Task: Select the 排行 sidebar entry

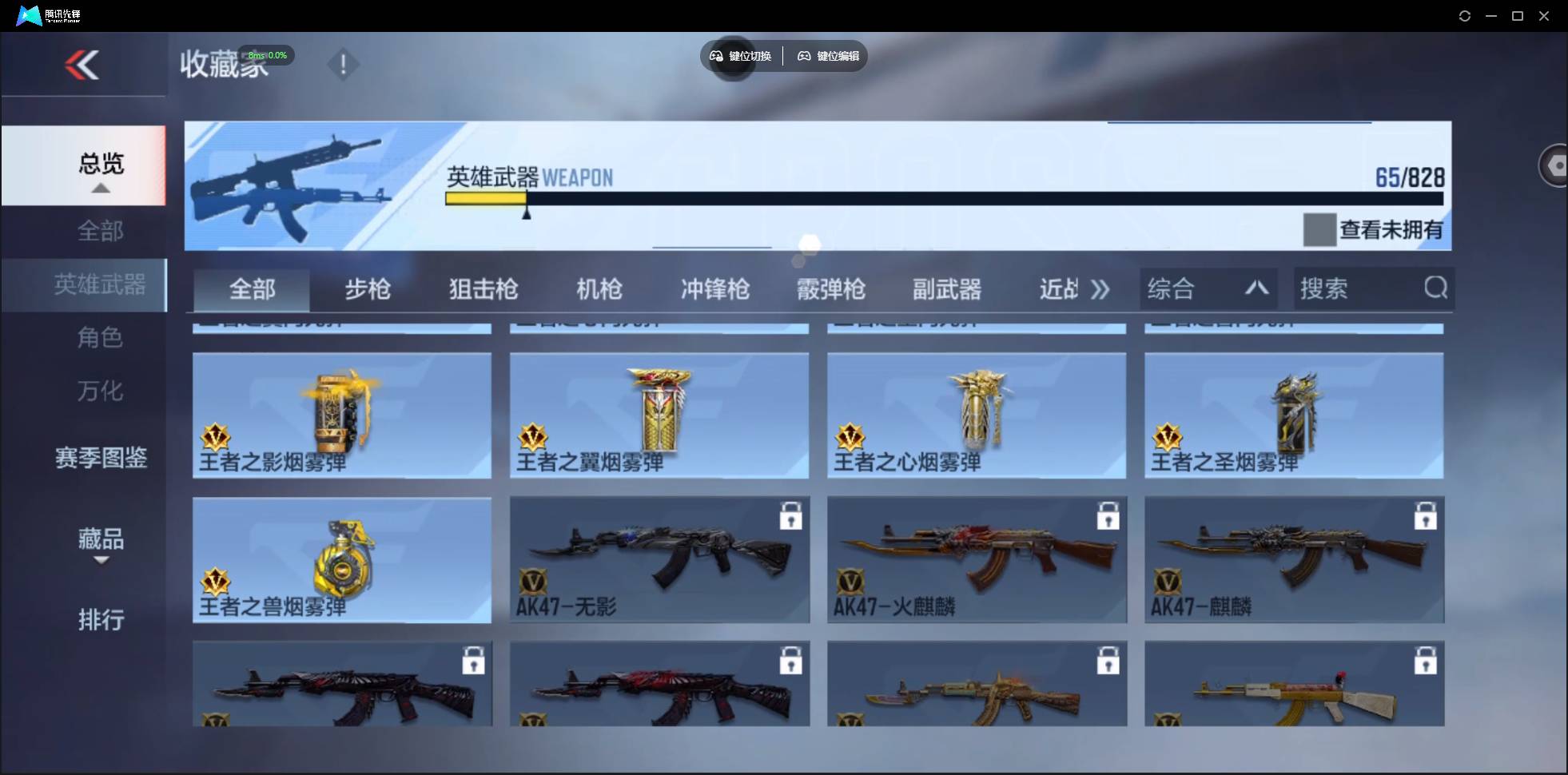Action: [101, 620]
